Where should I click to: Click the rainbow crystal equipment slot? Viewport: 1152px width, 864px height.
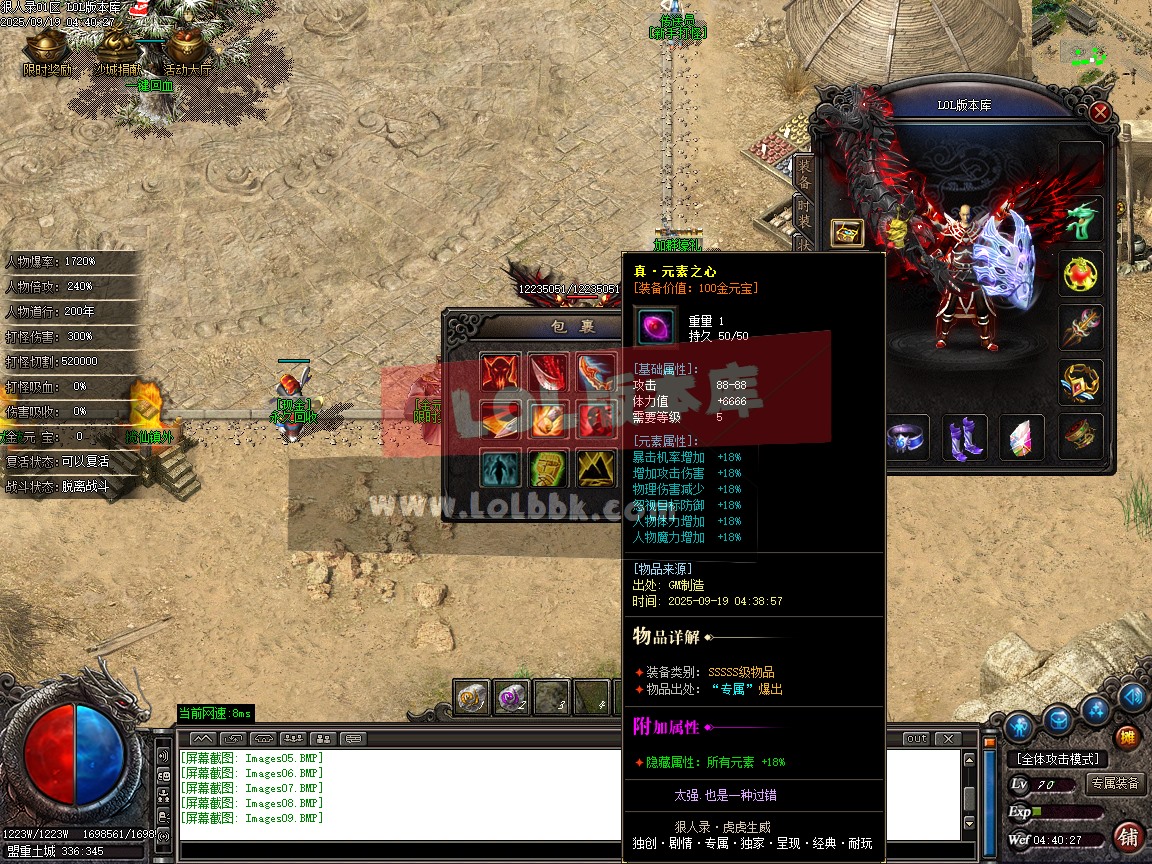pyautogui.click(x=1021, y=438)
